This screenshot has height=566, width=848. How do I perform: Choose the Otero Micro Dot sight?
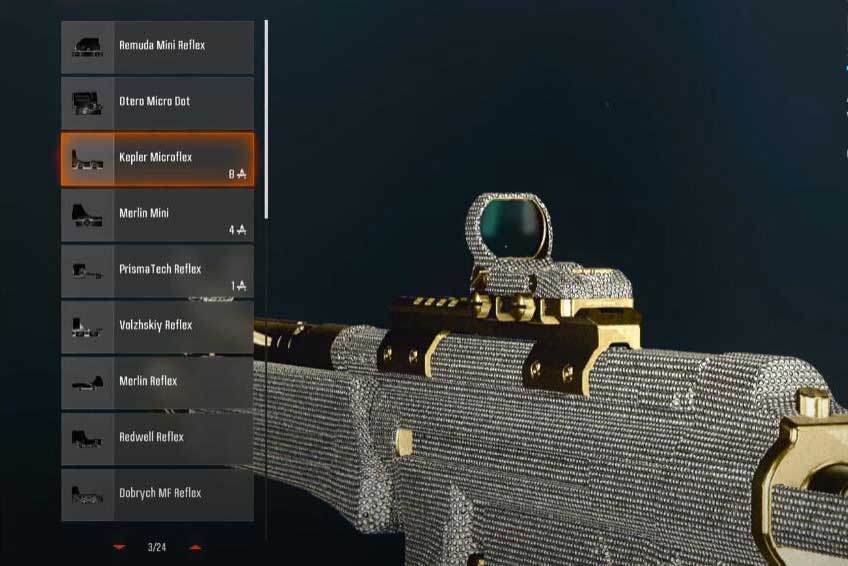pos(157,103)
